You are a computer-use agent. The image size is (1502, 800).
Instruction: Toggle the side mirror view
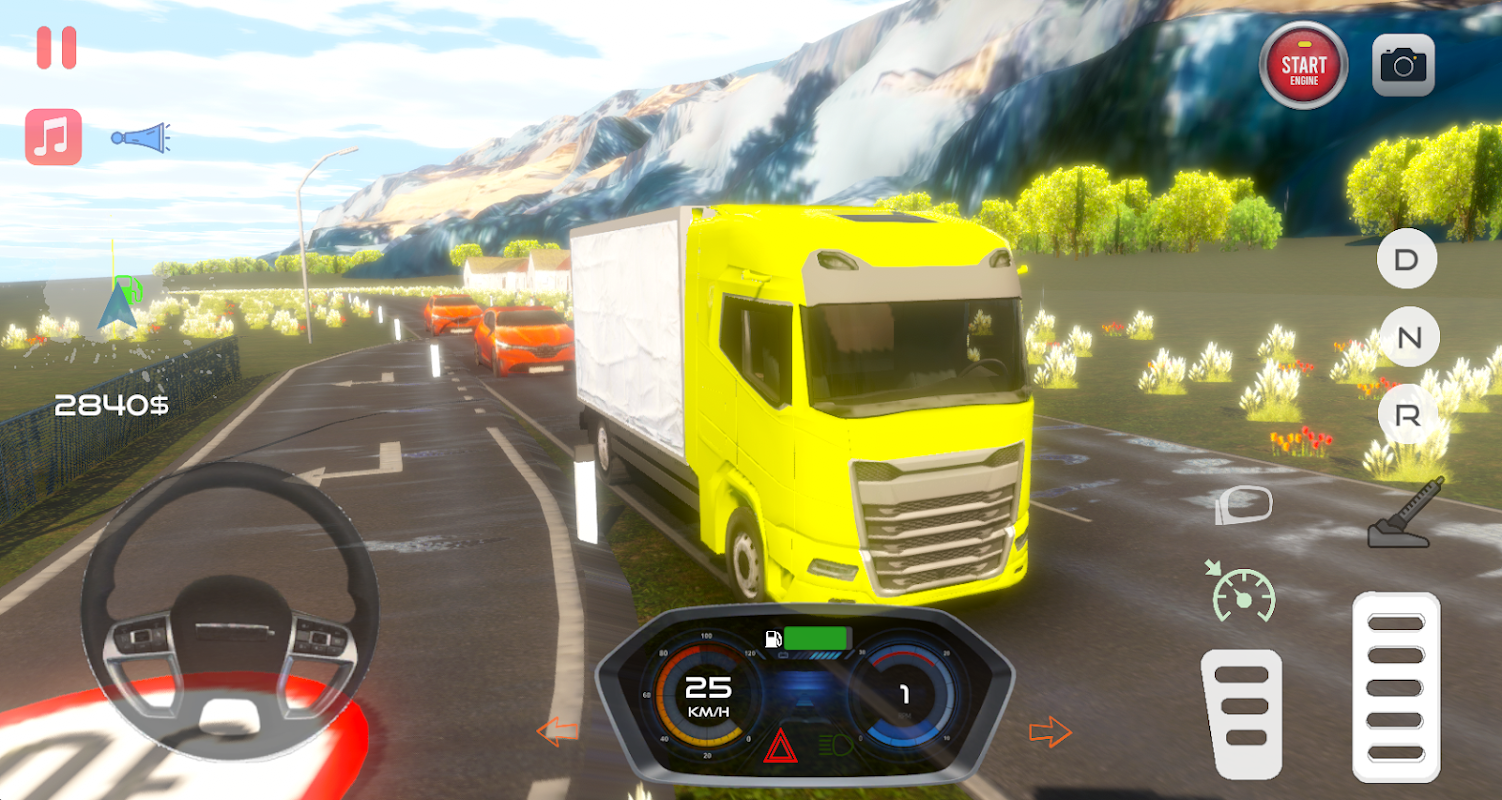tap(1243, 505)
